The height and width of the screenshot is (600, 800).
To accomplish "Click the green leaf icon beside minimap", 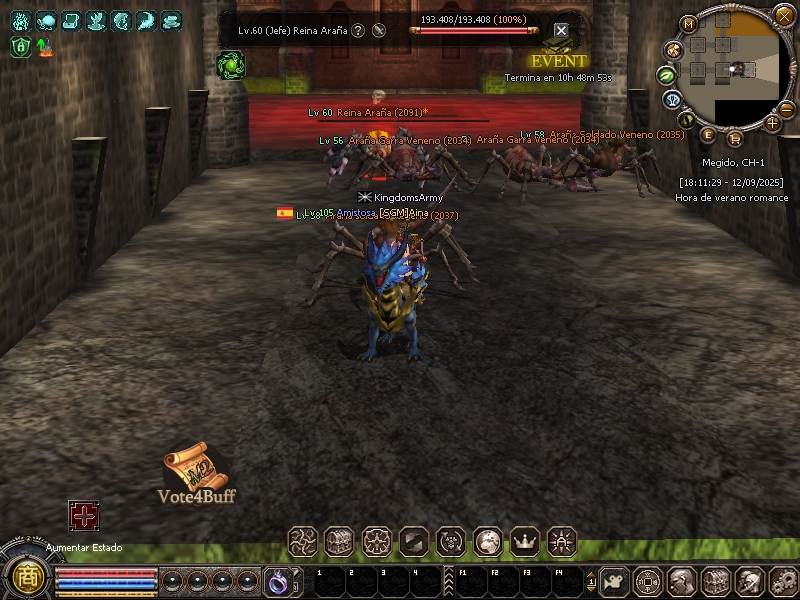I will click(665, 75).
